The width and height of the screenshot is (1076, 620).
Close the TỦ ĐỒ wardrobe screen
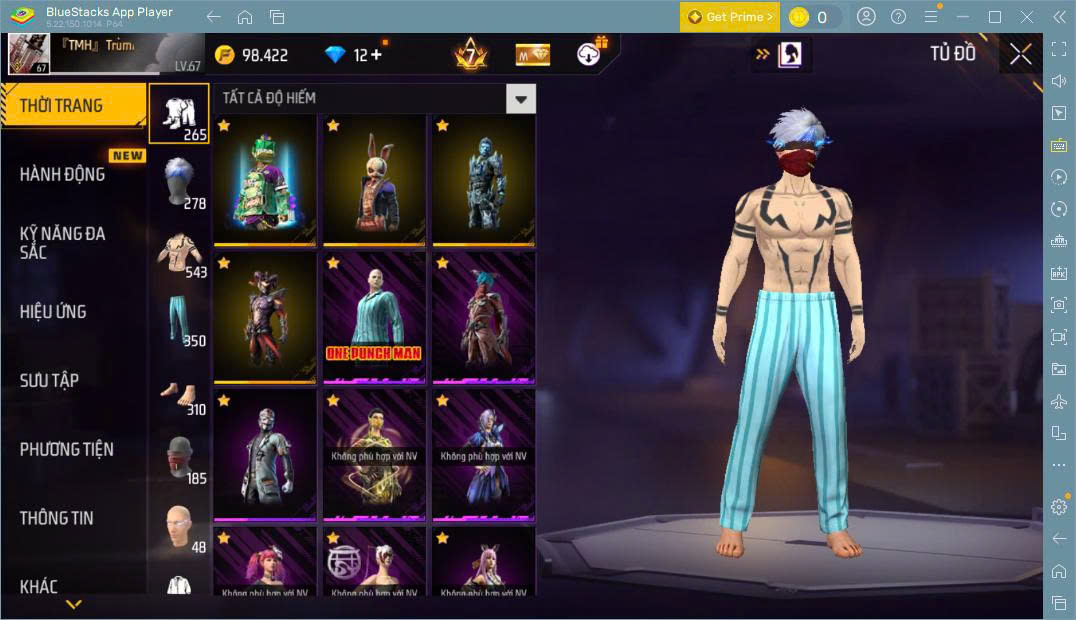(1020, 54)
